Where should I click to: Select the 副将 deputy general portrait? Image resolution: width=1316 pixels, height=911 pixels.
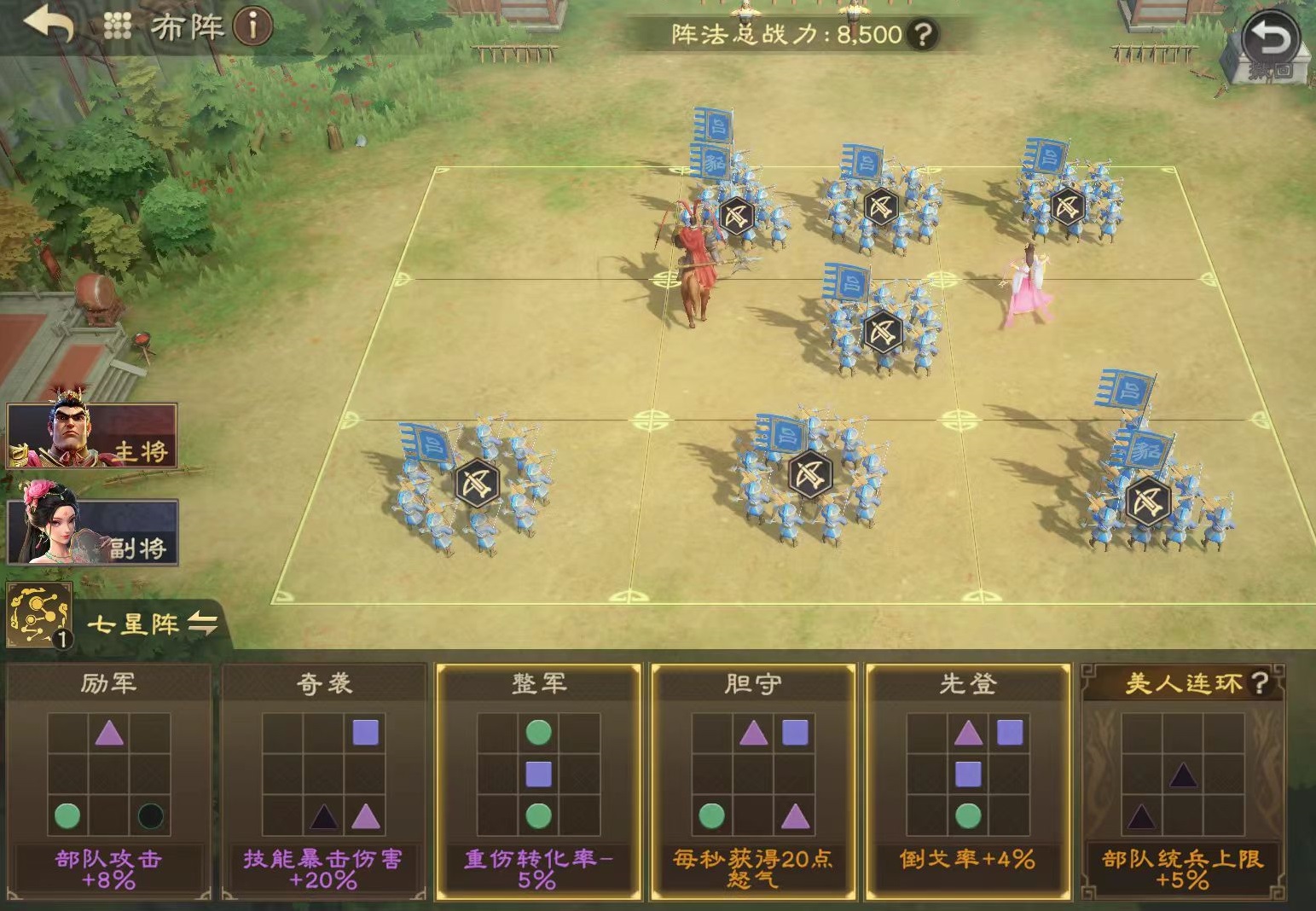pyautogui.click(x=92, y=531)
